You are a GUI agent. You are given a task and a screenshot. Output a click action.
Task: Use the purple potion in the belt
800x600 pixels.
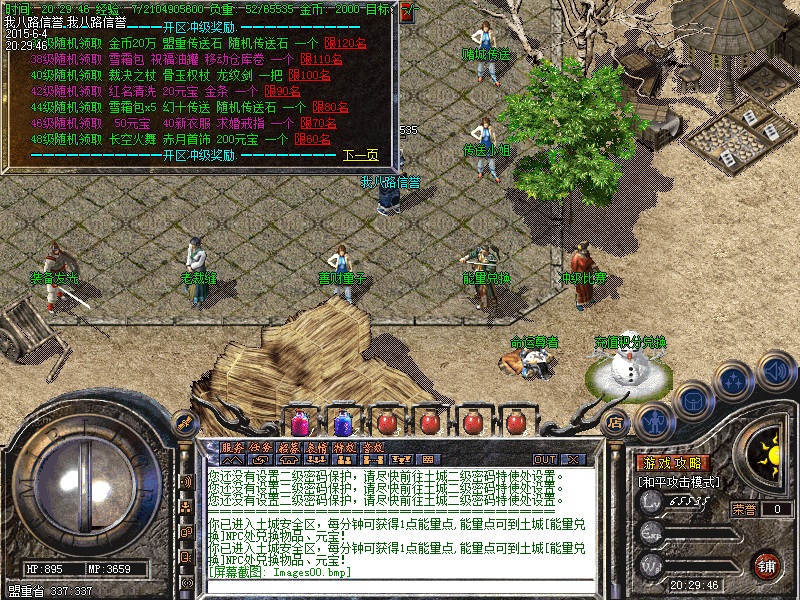[x=299, y=421]
